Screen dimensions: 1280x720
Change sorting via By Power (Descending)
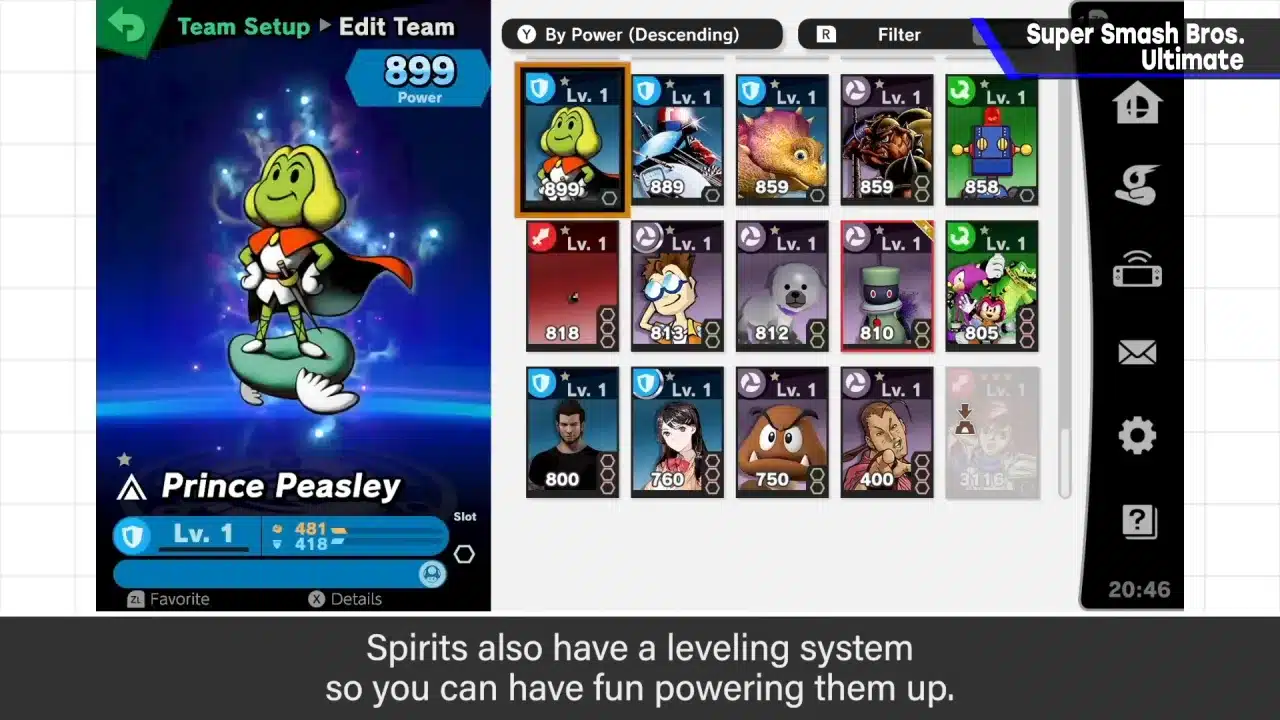tap(641, 34)
